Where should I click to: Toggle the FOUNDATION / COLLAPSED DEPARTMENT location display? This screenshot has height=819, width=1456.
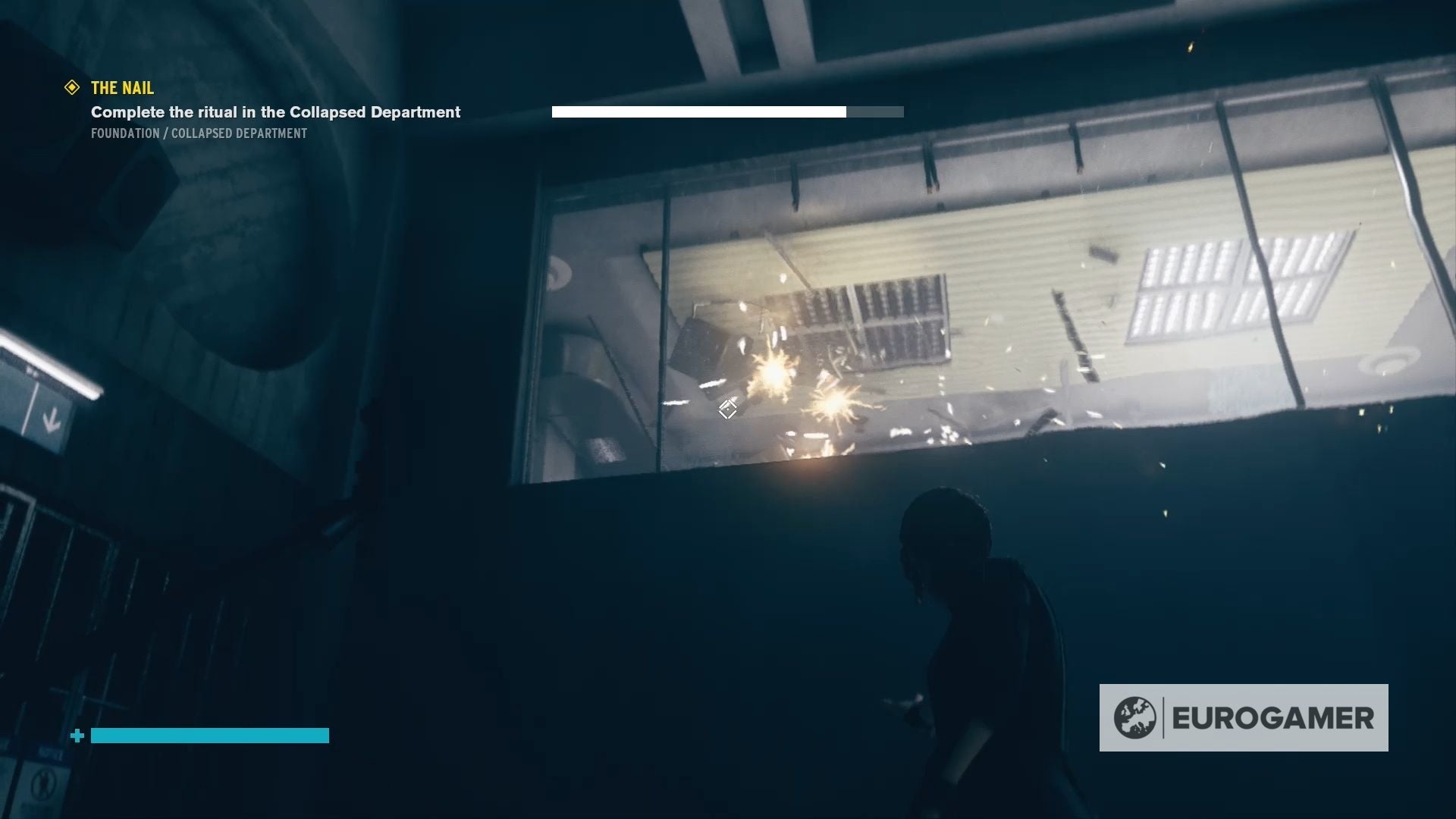[x=199, y=133]
